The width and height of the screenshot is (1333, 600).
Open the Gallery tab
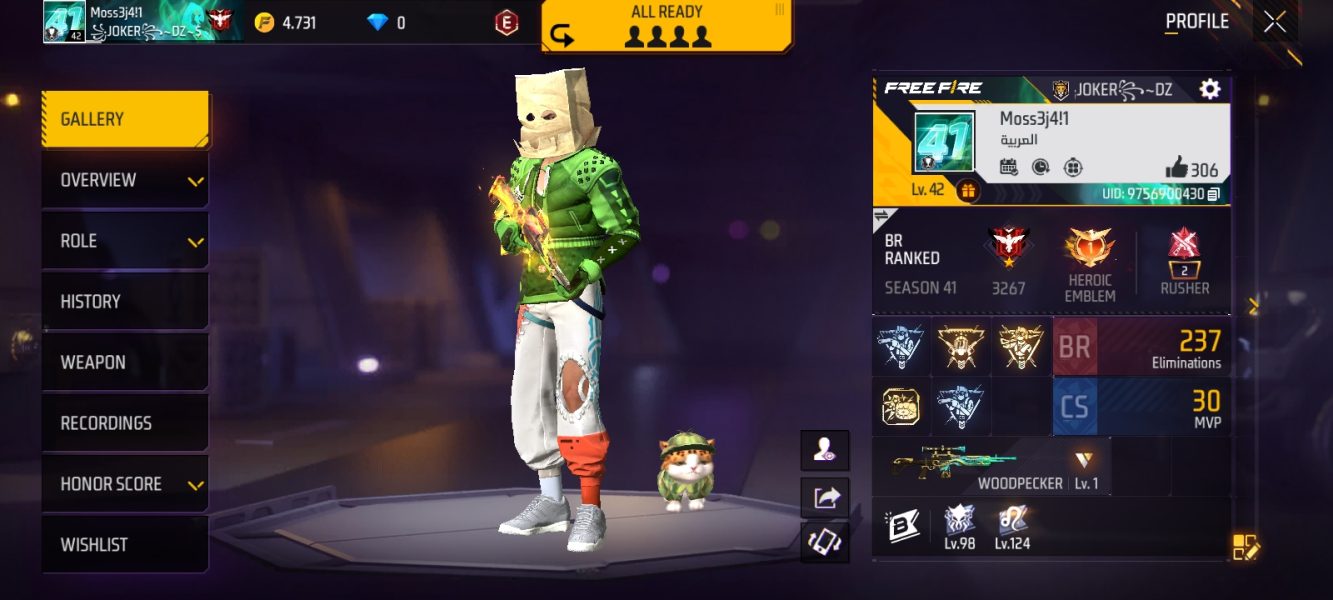125,120
